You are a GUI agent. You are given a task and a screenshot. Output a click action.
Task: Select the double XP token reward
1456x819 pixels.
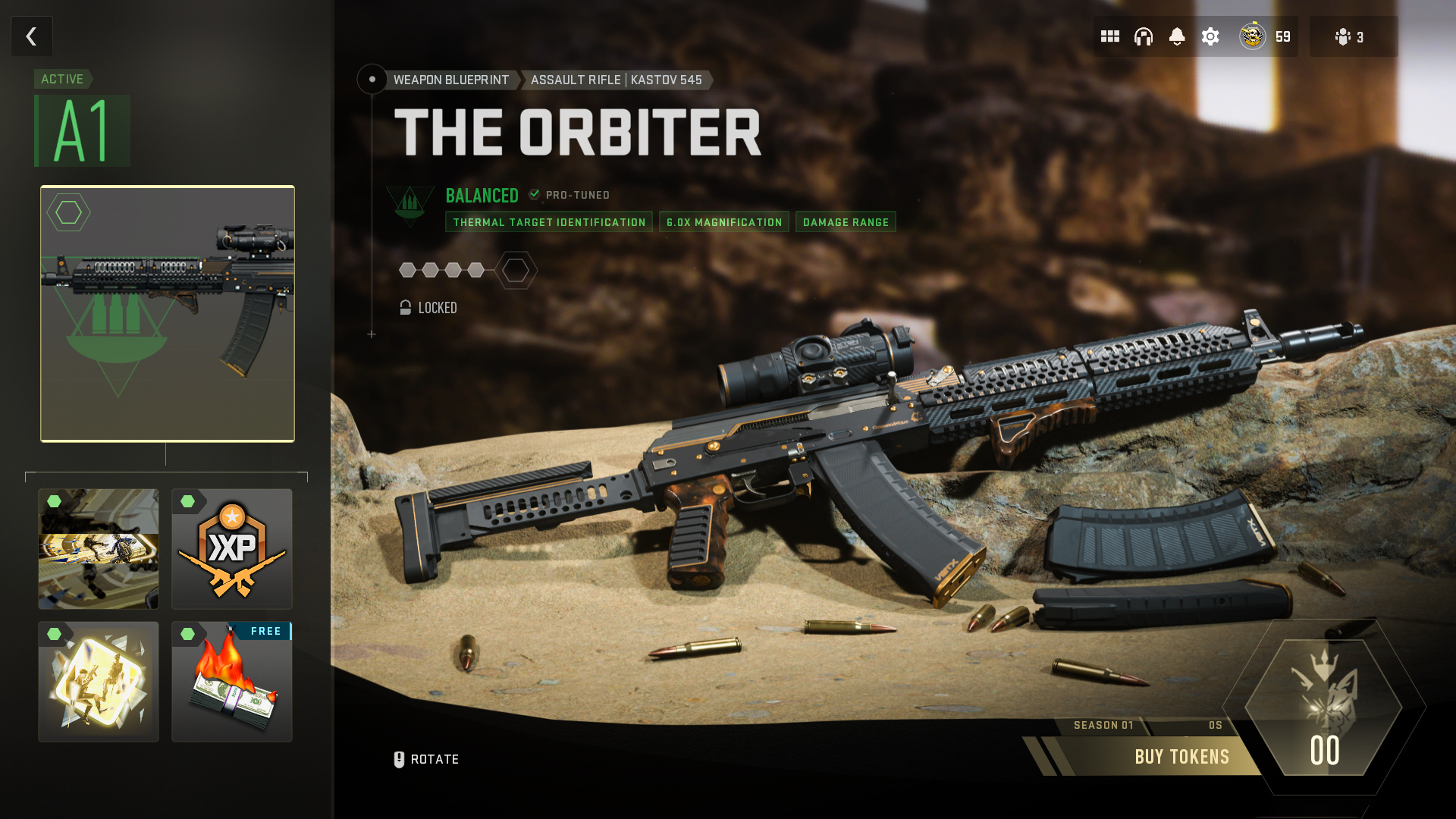(232, 548)
